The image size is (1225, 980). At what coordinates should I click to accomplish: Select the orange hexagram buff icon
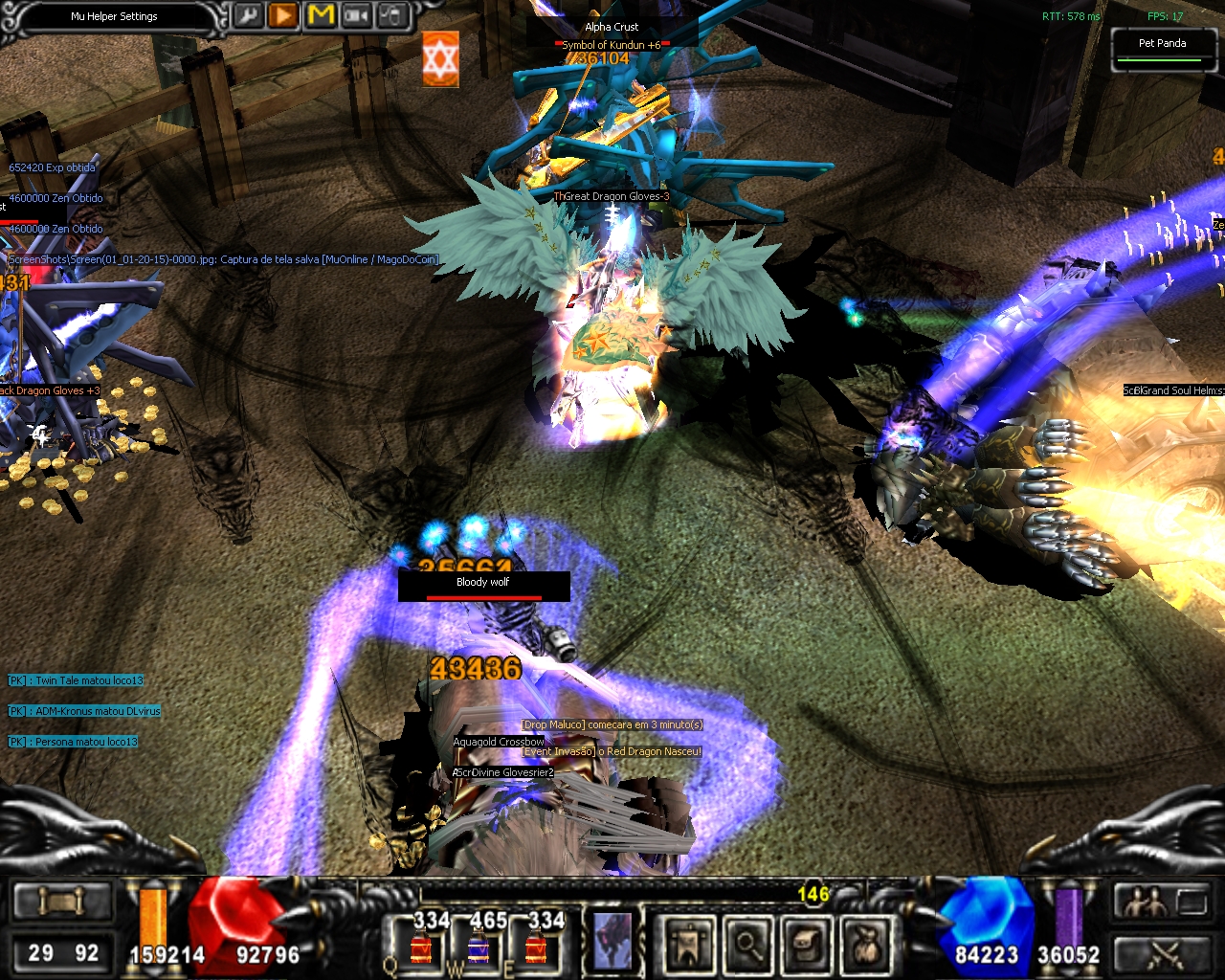441,59
